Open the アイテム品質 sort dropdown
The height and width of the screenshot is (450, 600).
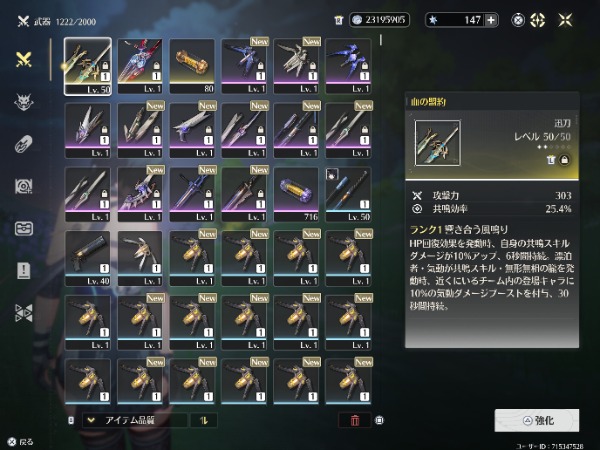click(x=131, y=420)
